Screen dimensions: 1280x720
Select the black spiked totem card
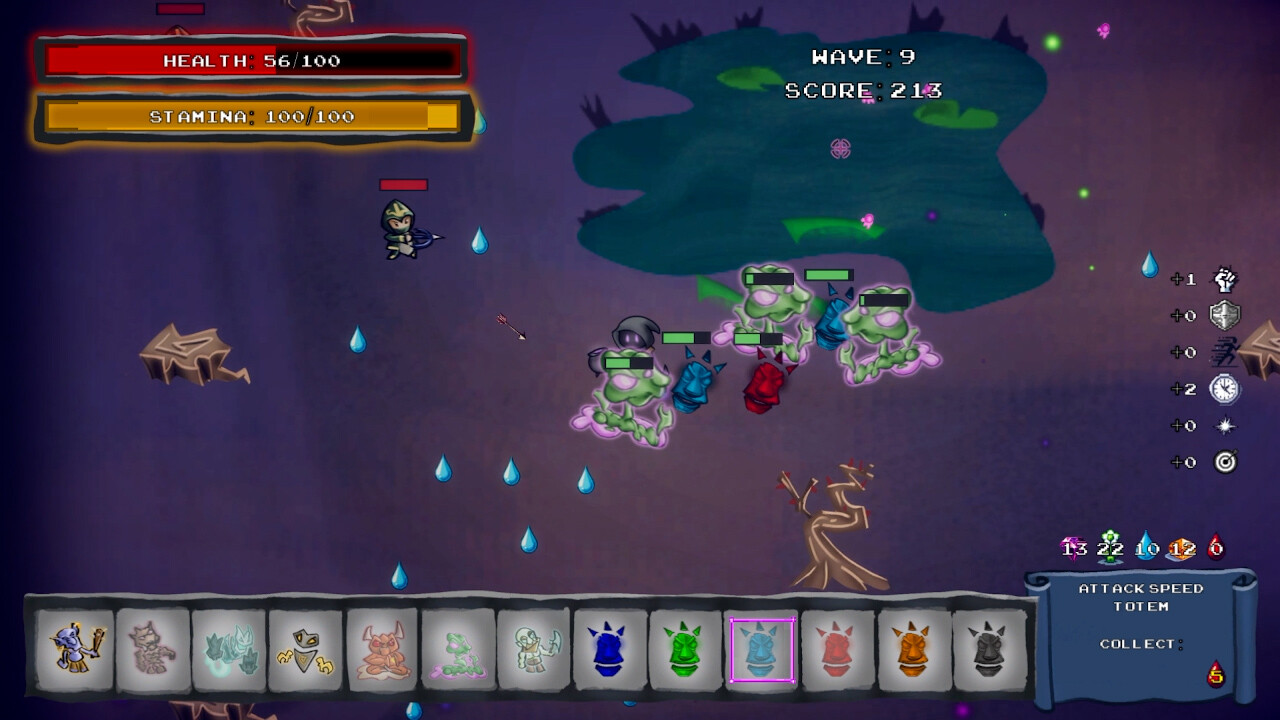990,648
